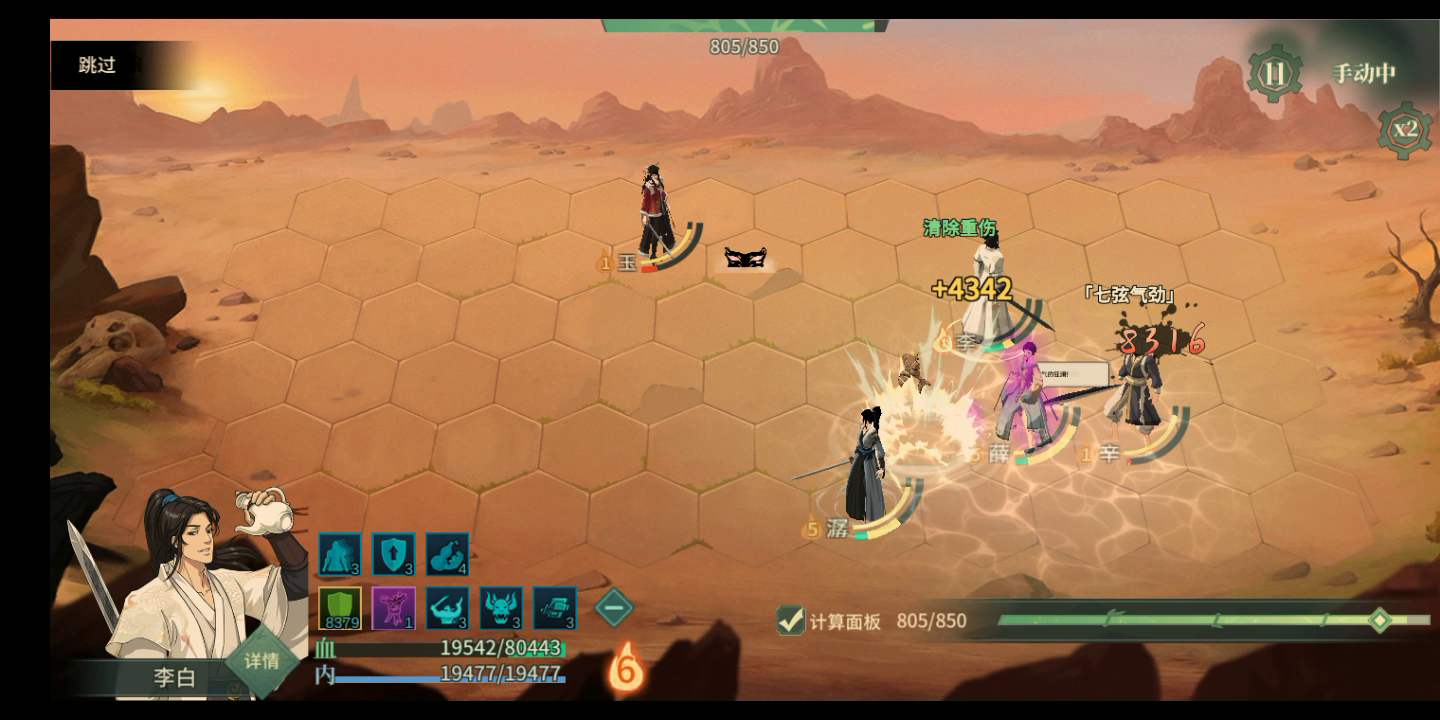Collapse the status icons with the minus button
The height and width of the screenshot is (720, 1440).
point(614,607)
